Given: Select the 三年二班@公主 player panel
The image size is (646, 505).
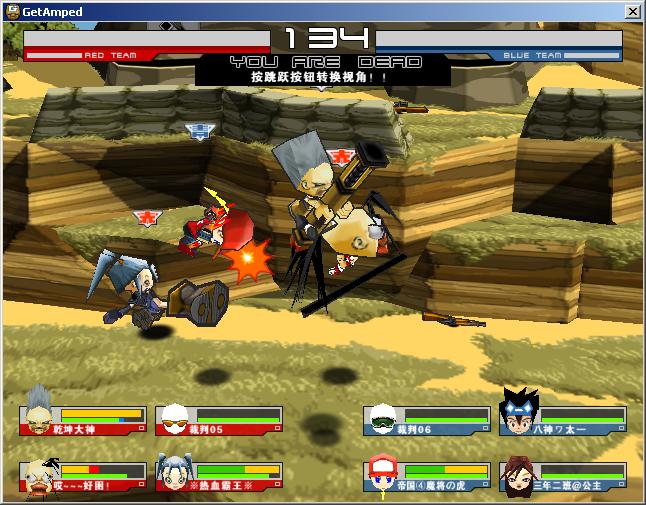Looking at the screenshot, I should coord(562,476).
